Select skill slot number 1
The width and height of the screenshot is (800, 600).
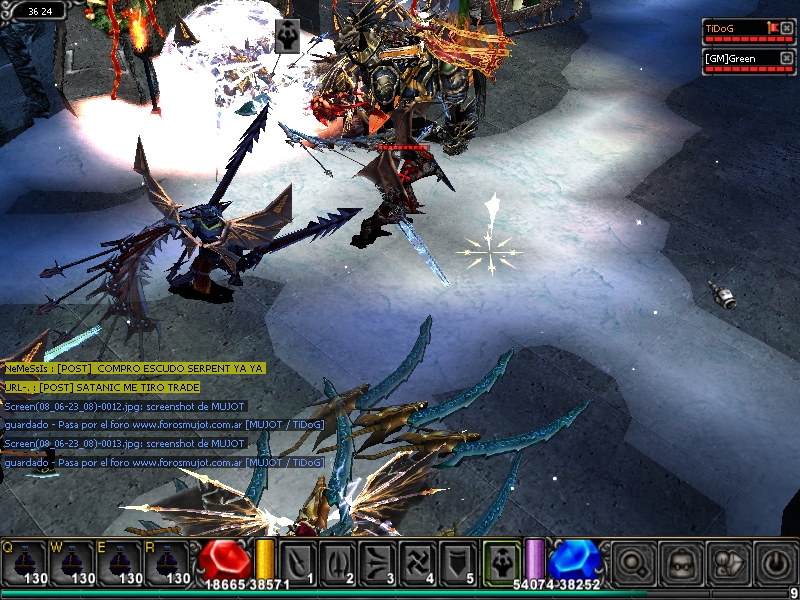(x=299, y=562)
